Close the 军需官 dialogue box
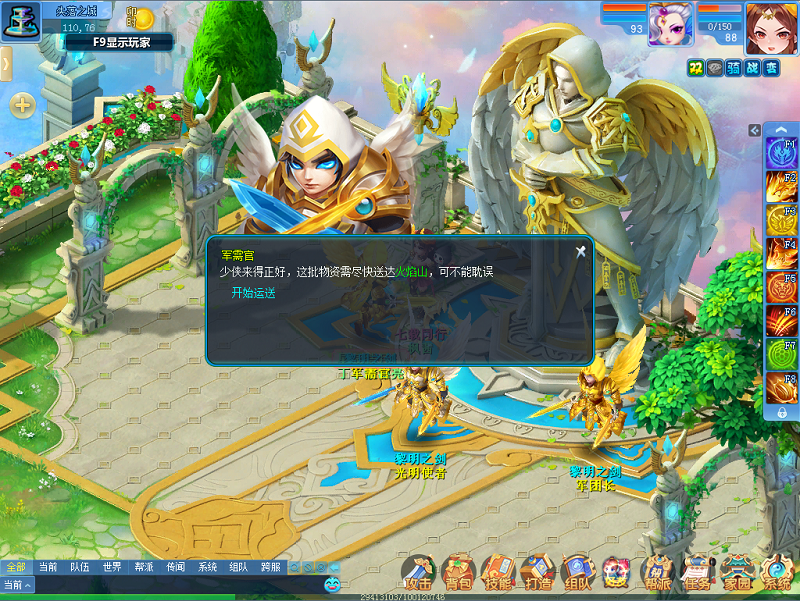This screenshot has width=800, height=601. (580, 252)
